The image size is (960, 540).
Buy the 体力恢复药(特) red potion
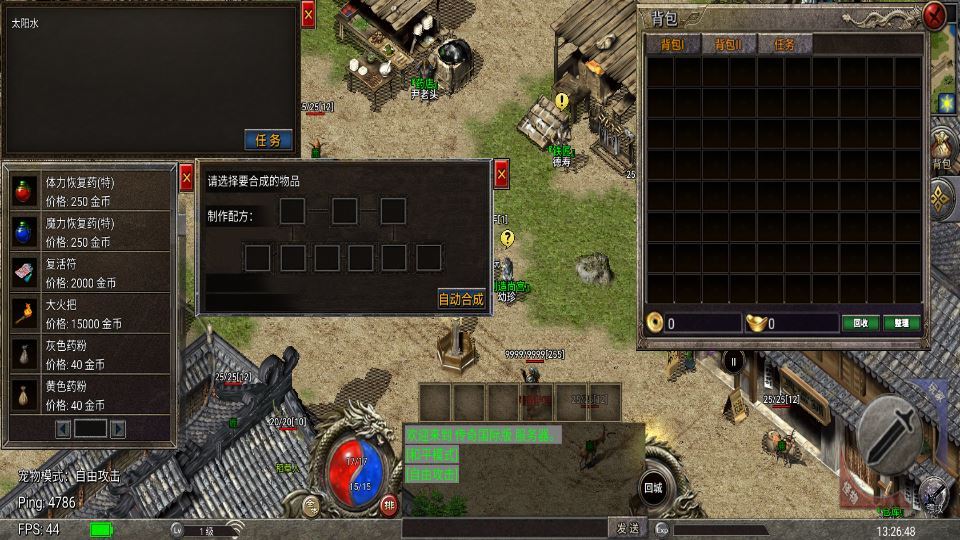(x=90, y=188)
